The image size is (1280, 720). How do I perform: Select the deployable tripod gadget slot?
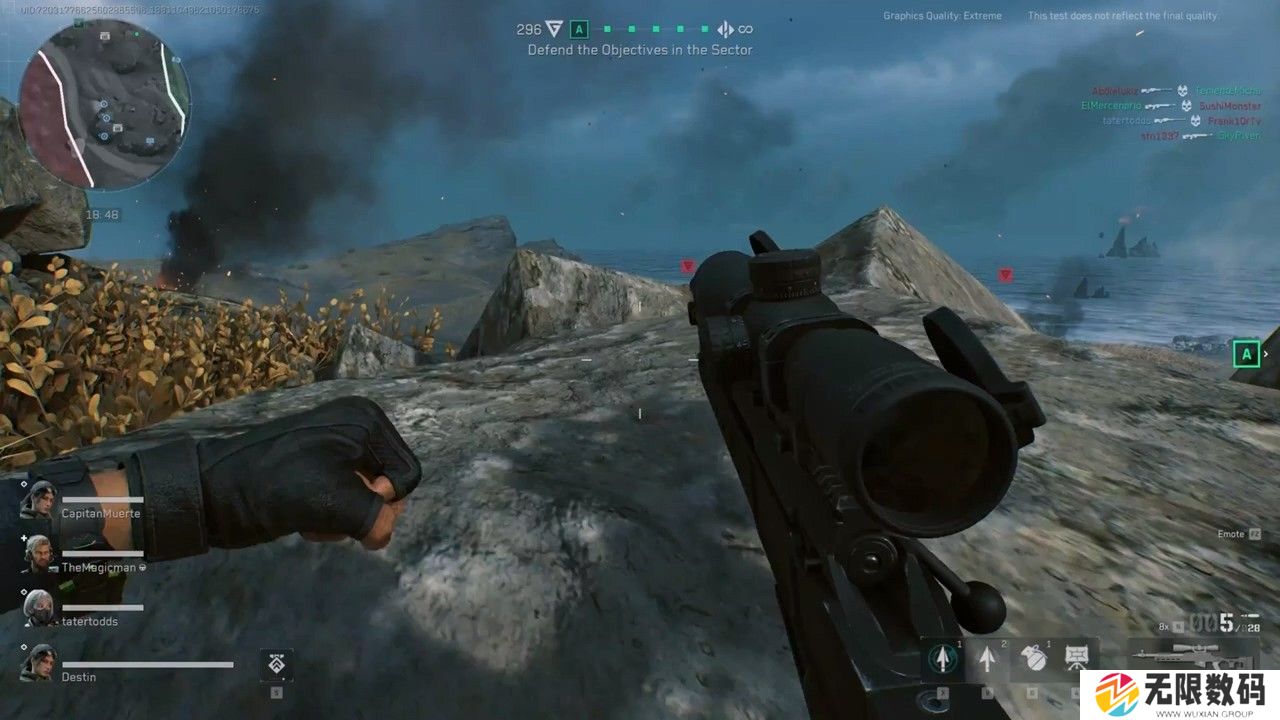click(x=1078, y=656)
